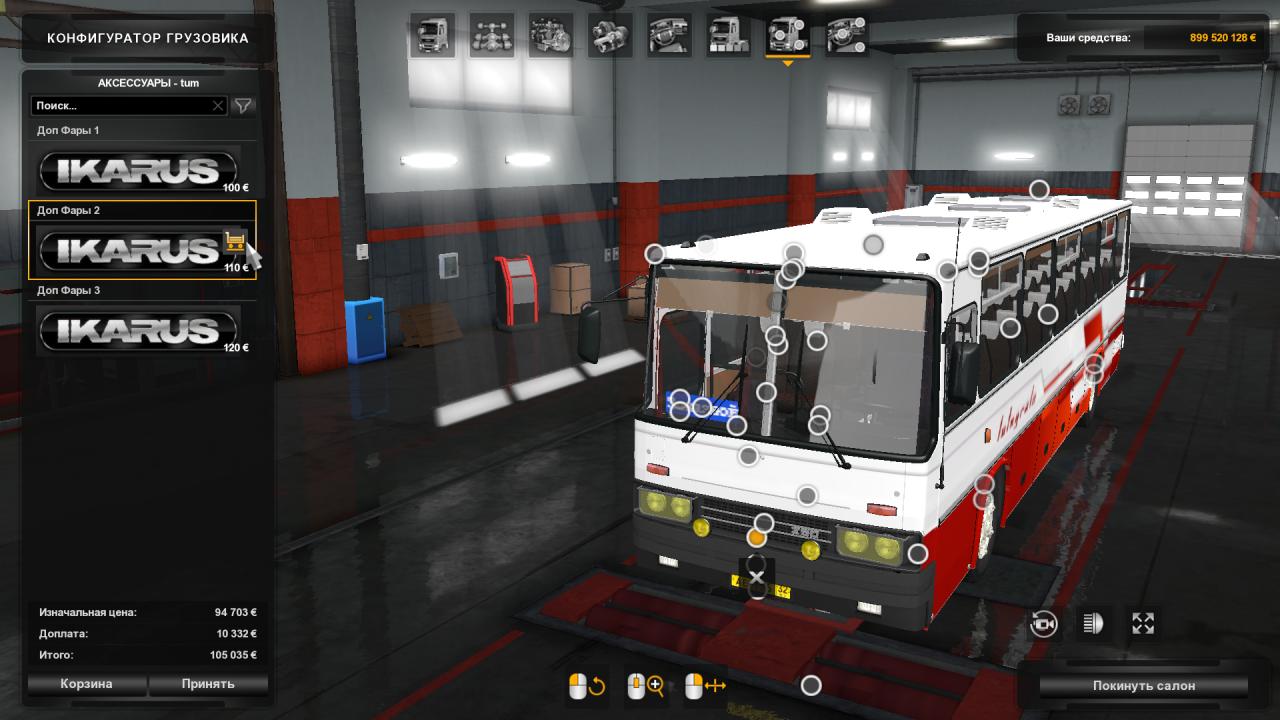Viewport: 1280px width, 720px height.
Task: Select the orange highlighted accessory node
Action: click(757, 539)
